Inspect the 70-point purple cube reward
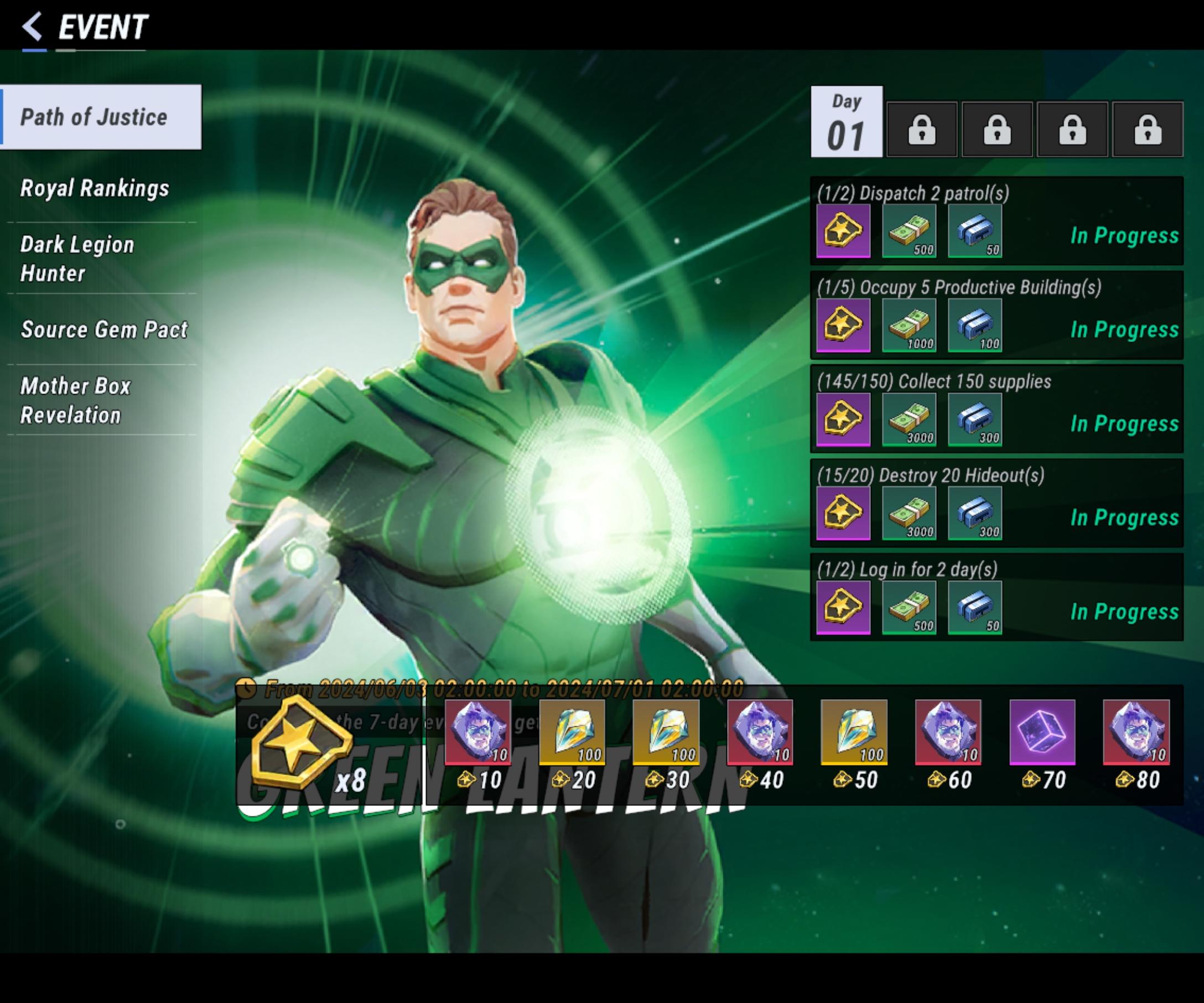Image resolution: width=1204 pixels, height=1003 pixels. 1042,732
